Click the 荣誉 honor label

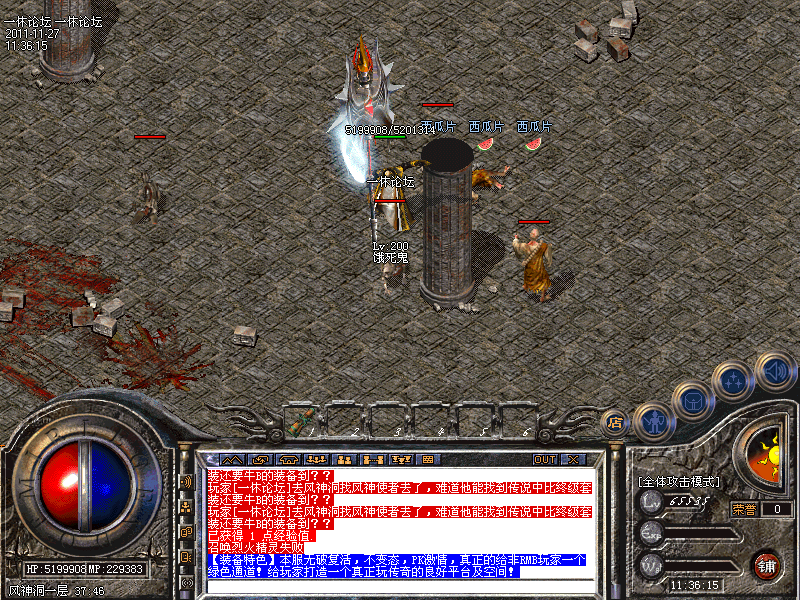pos(743,509)
